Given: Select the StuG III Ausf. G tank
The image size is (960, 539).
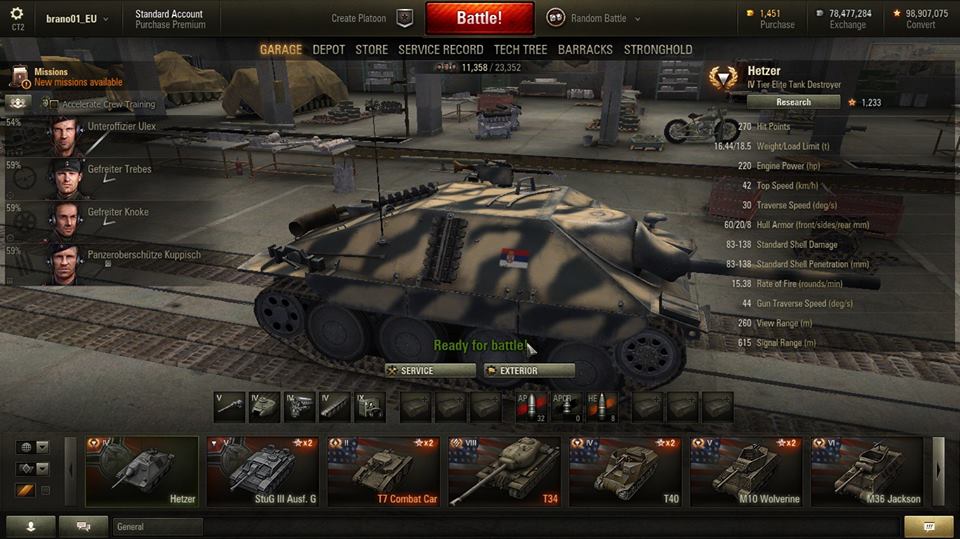Looking at the screenshot, I should pyautogui.click(x=263, y=471).
